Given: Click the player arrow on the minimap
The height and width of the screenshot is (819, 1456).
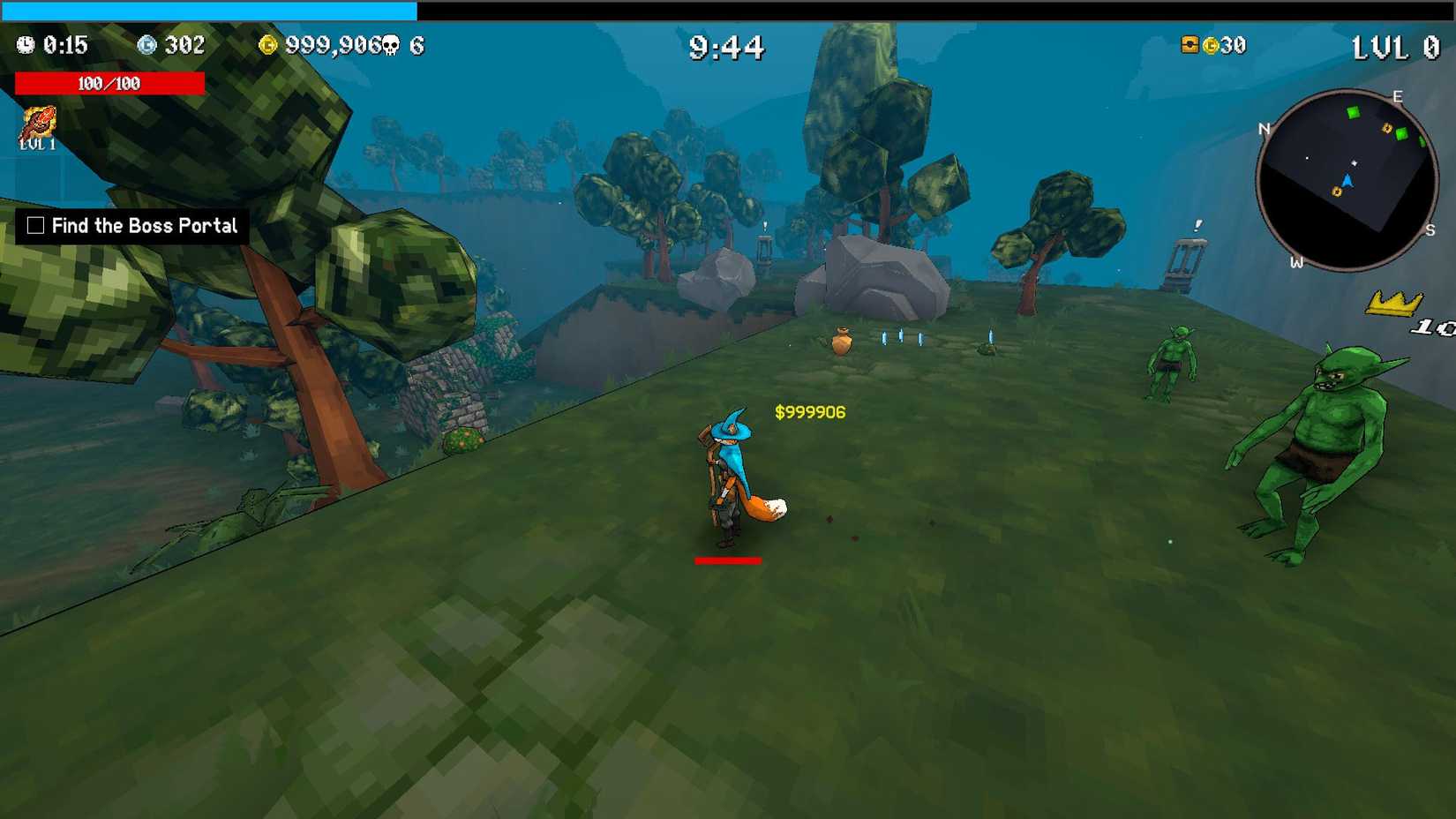Looking at the screenshot, I should (x=1348, y=182).
